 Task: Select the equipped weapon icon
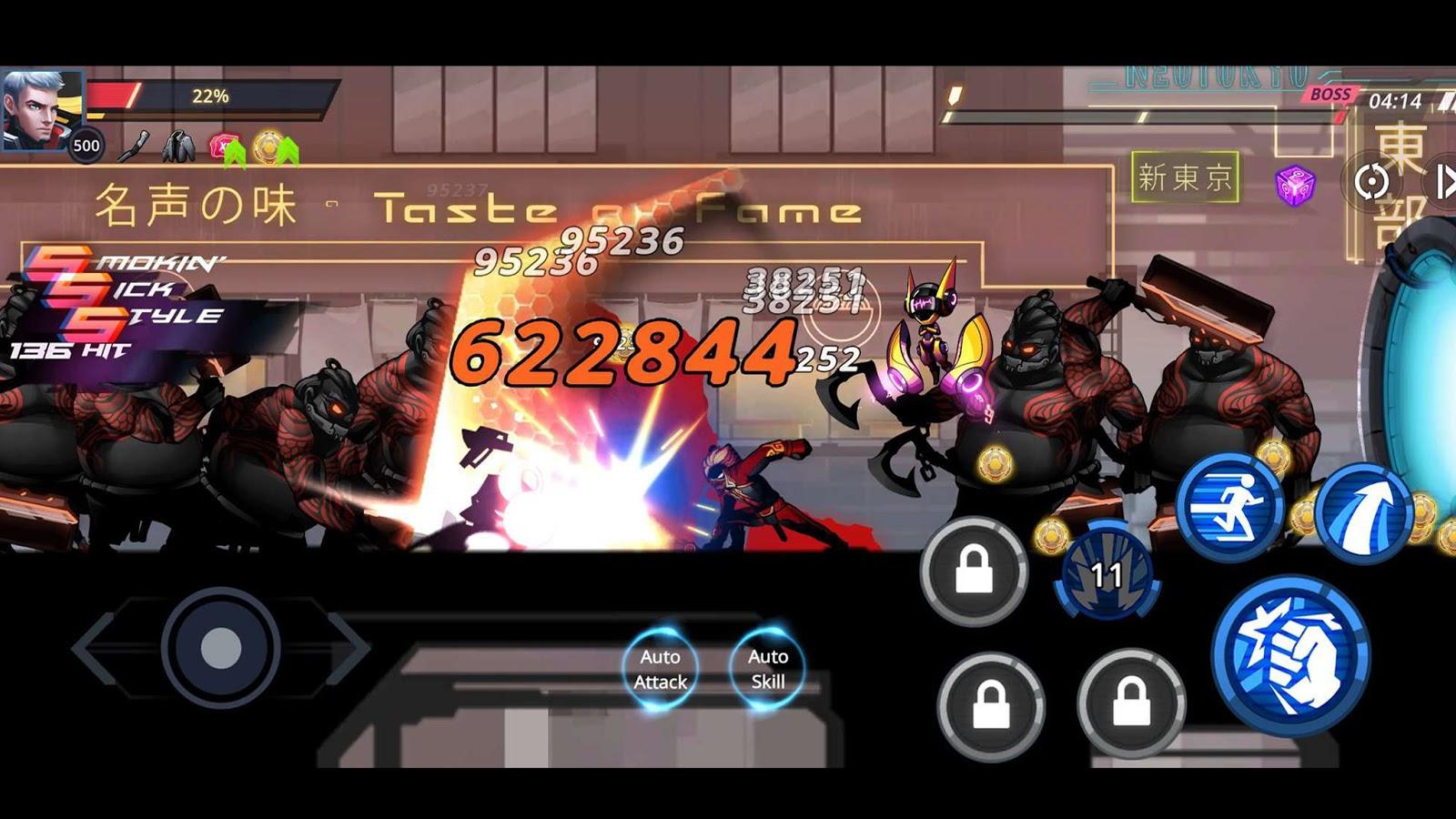tap(136, 146)
